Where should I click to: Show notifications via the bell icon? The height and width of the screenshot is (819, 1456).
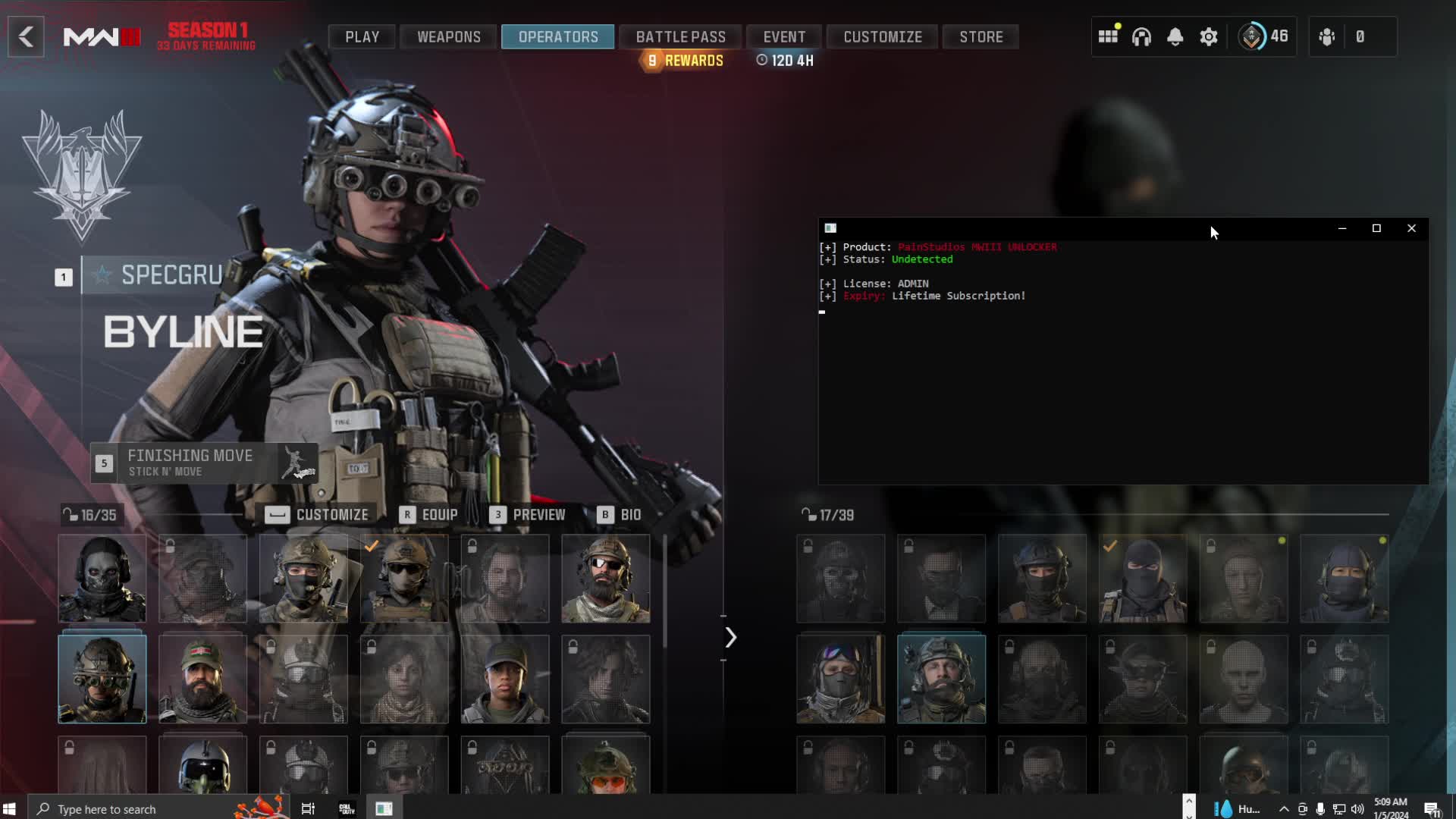click(1175, 36)
